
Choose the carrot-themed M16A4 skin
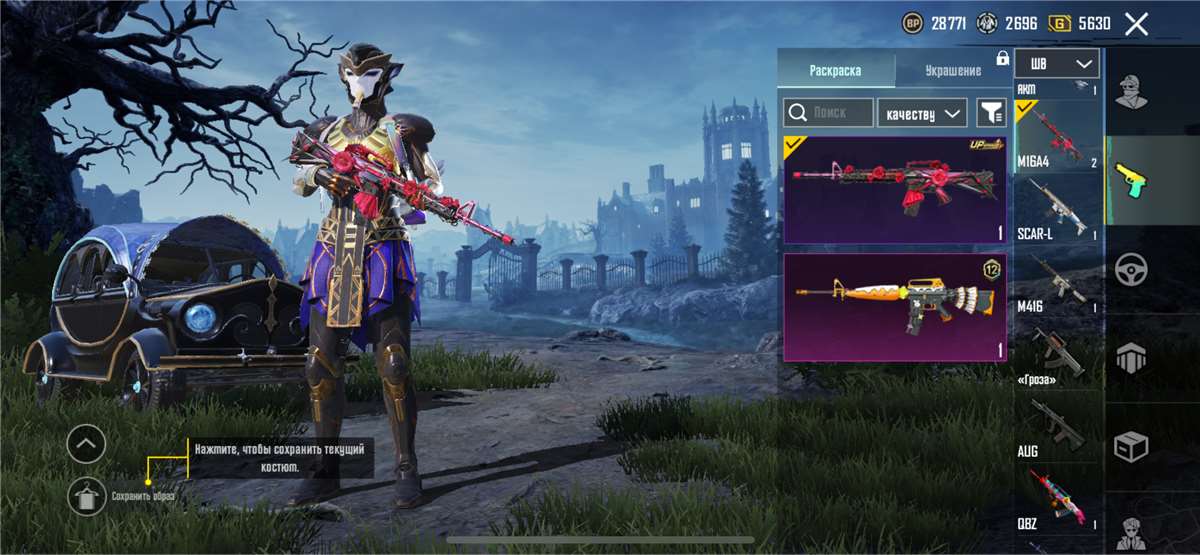tap(895, 306)
